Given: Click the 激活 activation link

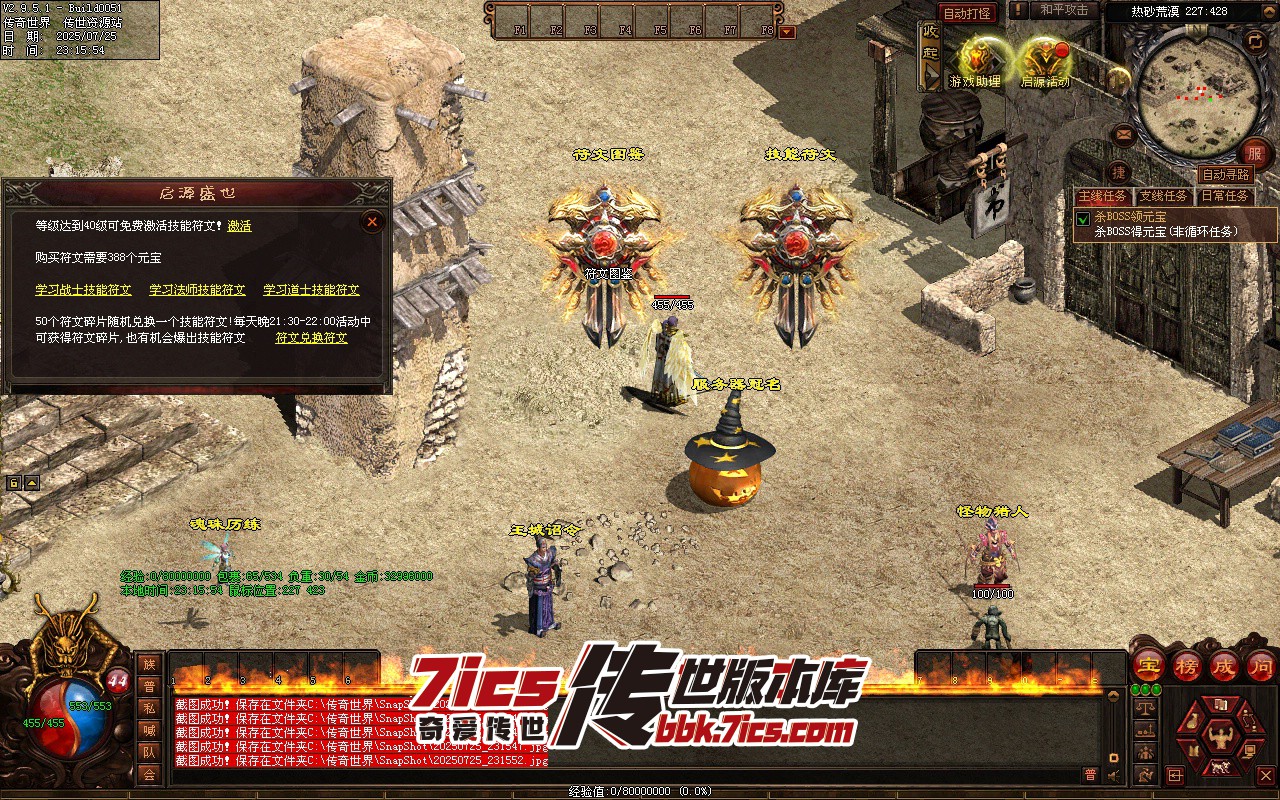Looking at the screenshot, I should click(239, 226).
